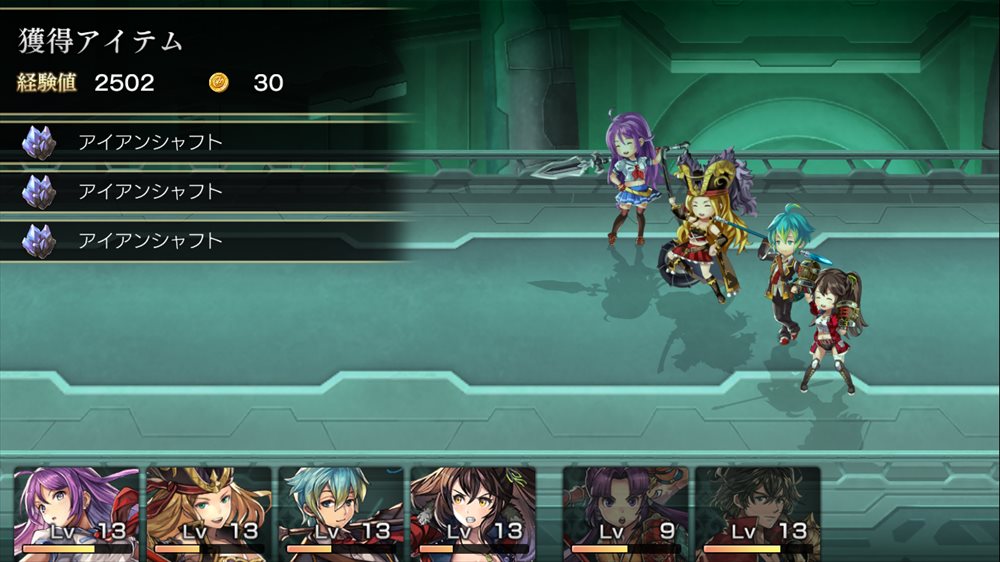The image size is (1000, 562).
Task: Open the Lv 9 character's portrait
Action: (x=625, y=510)
